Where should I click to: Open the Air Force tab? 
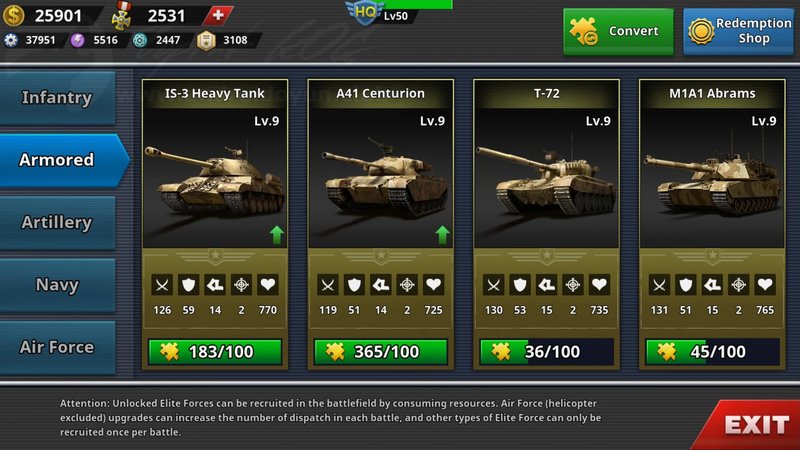[57, 348]
